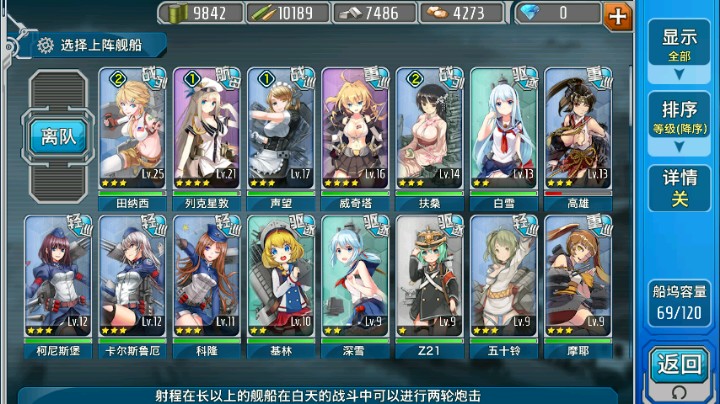Screen dimensions: 720x404
Task: Toggle the 详情 details option
Action: pos(679,187)
